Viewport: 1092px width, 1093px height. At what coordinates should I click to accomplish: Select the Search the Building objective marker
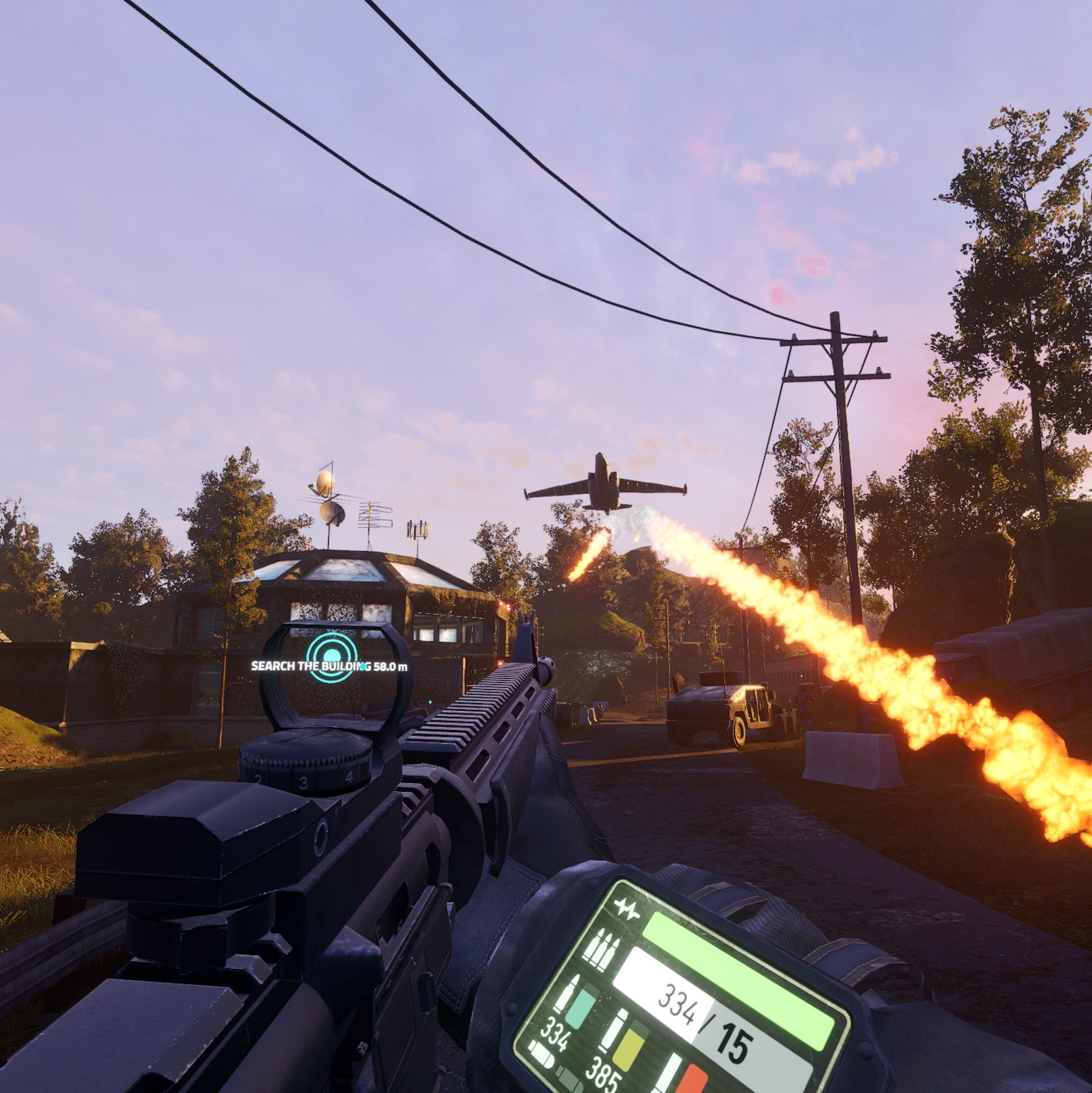pyautogui.click(x=332, y=656)
